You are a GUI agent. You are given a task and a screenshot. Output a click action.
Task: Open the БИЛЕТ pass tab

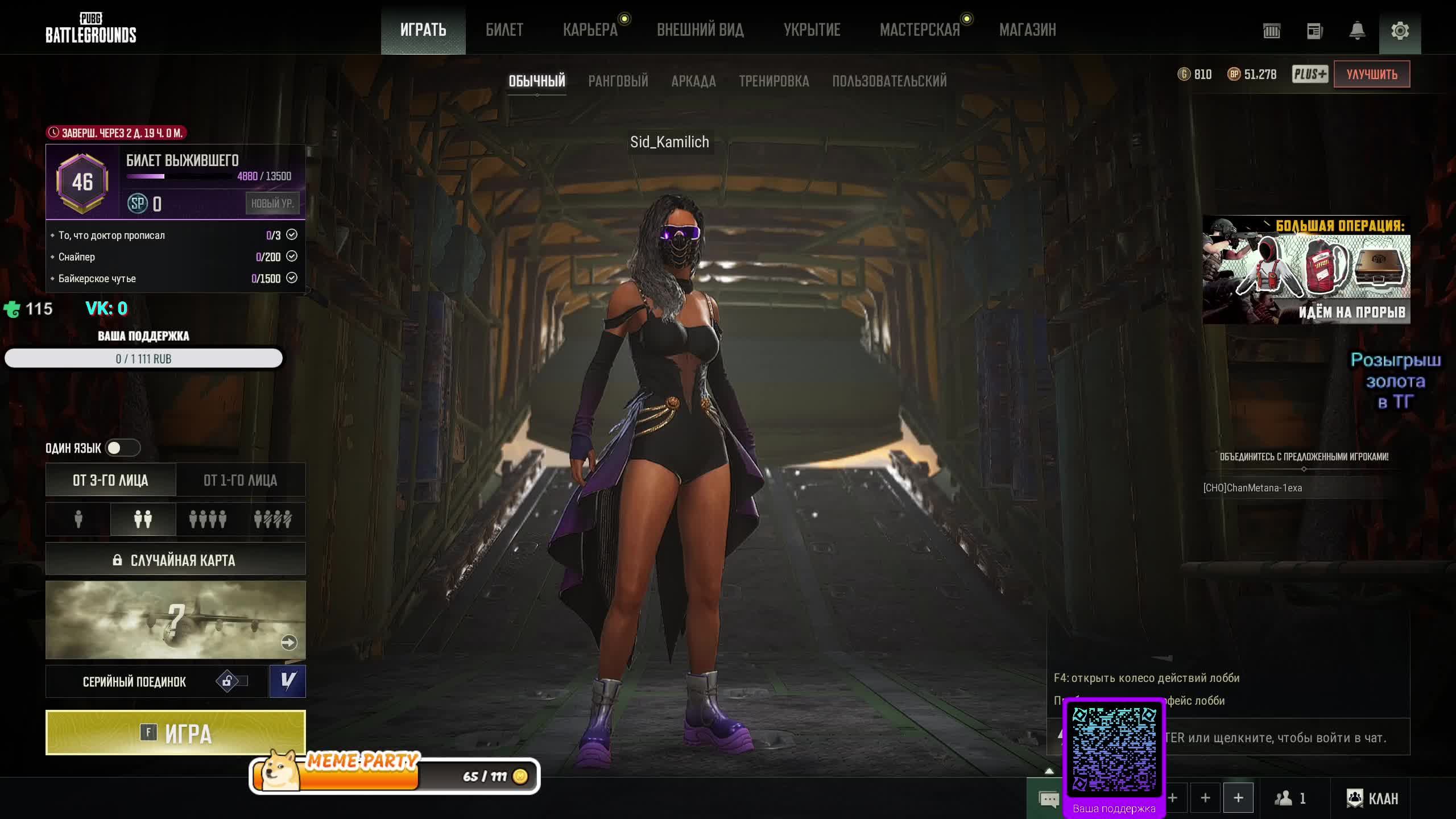pos(504,30)
